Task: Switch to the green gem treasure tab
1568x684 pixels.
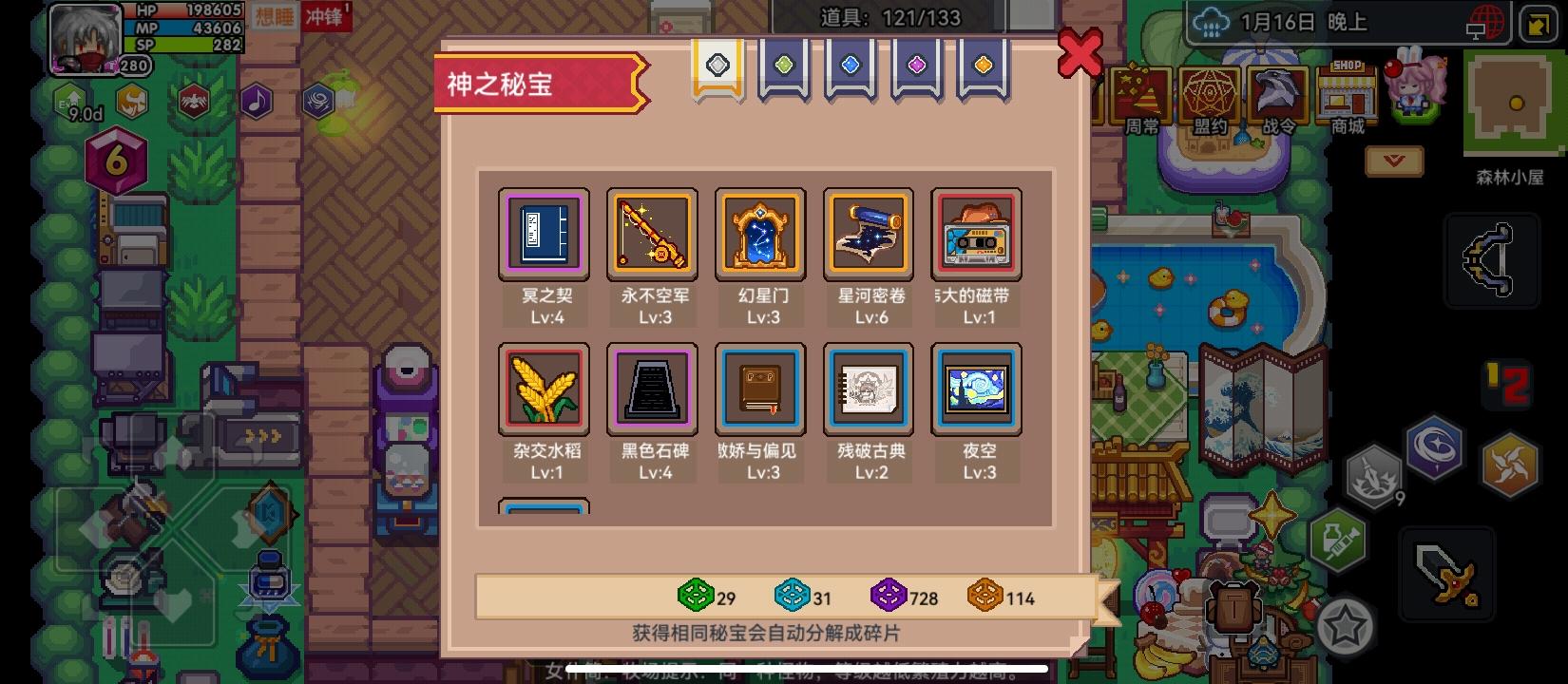Action: pyautogui.click(x=782, y=66)
